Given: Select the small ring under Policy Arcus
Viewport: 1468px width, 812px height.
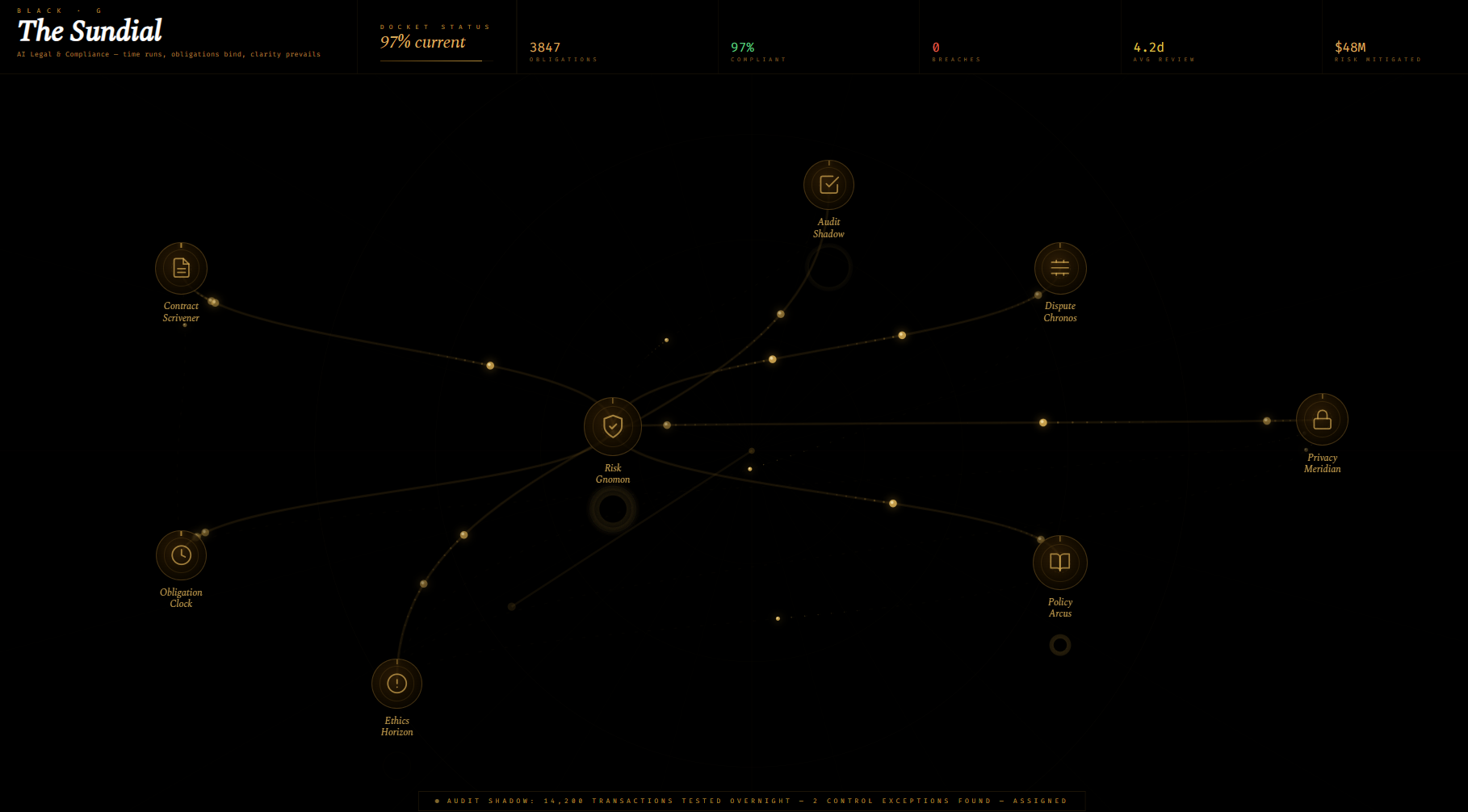Looking at the screenshot, I should 1060,644.
